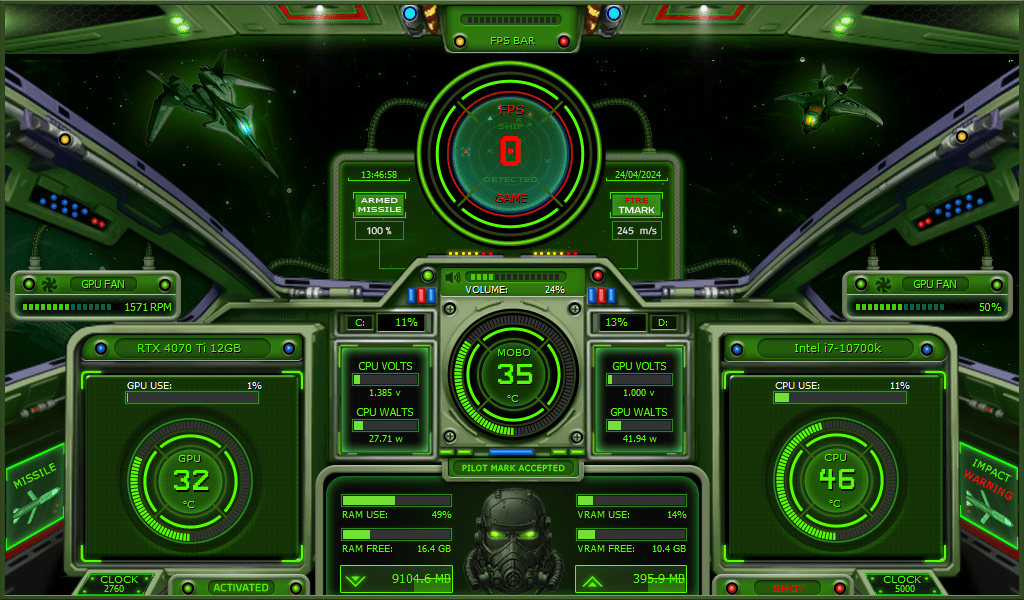Select the ARMED MISSILE button
Viewport: 1024px width, 600px height.
[x=380, y=205]
